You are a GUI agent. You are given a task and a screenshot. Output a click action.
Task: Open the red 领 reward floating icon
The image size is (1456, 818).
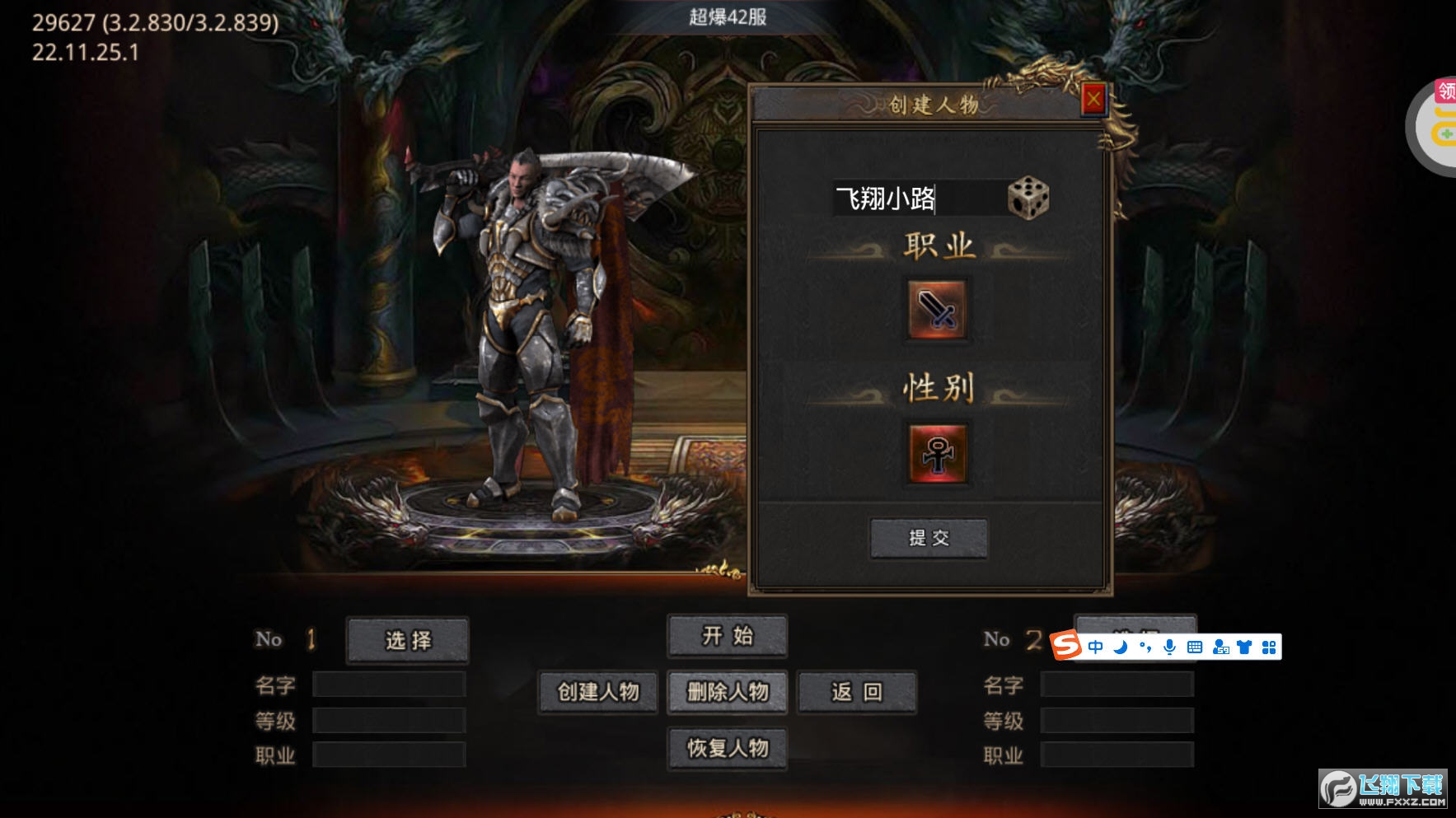(1445, 91)
